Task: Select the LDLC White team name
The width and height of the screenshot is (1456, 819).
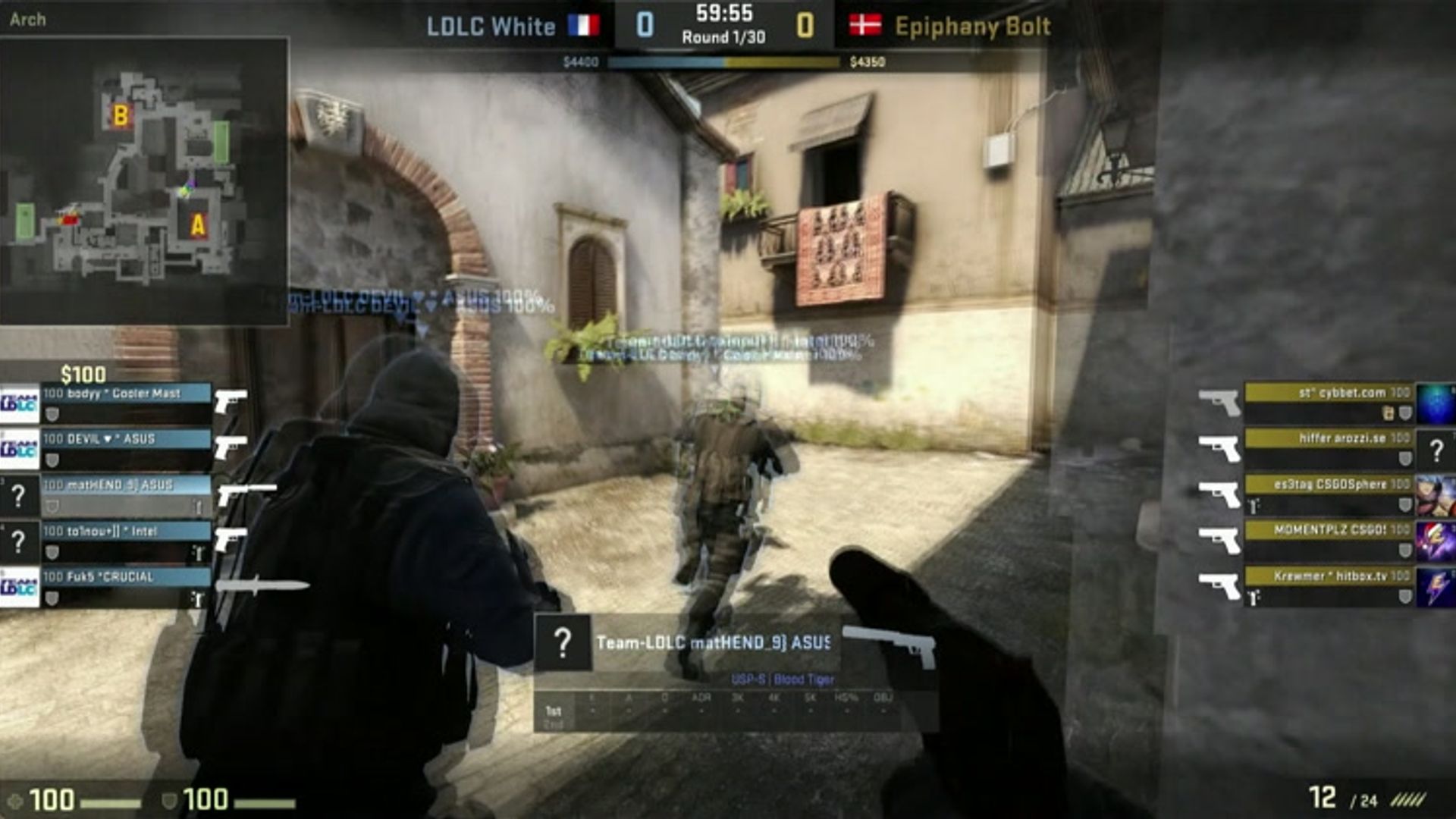Action: [491, 27]
